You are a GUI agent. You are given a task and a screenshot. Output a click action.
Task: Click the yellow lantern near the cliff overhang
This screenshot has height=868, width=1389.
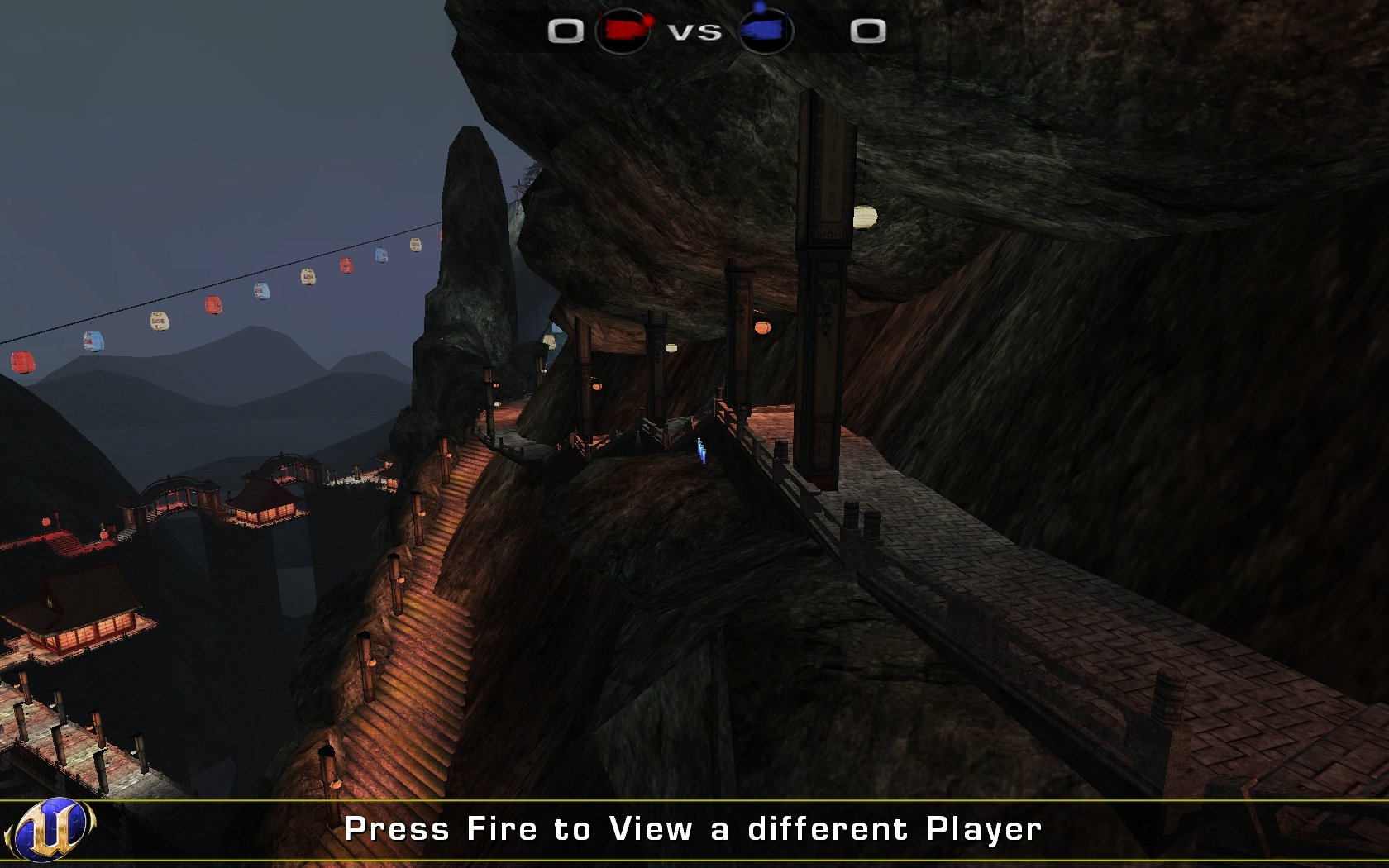(866, 217)
